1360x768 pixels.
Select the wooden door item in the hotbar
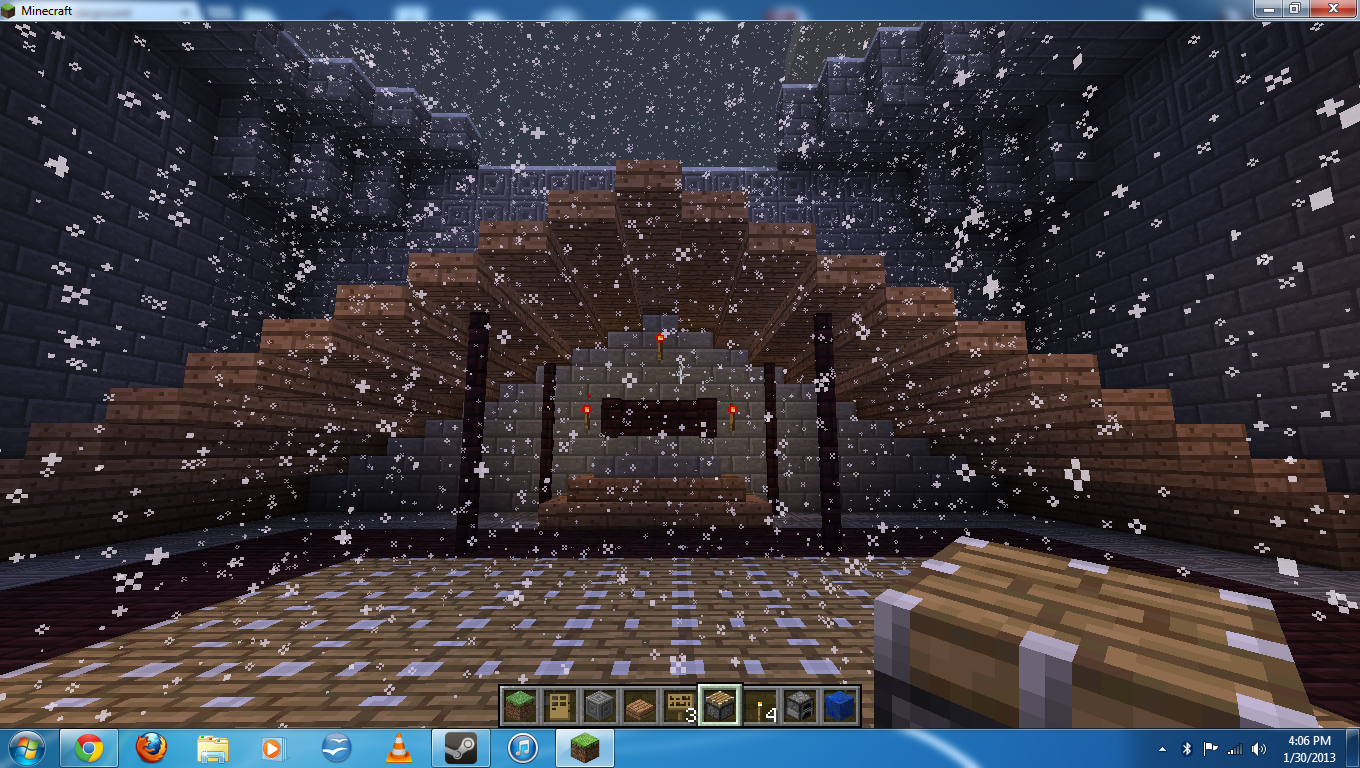tap(560, 705)
